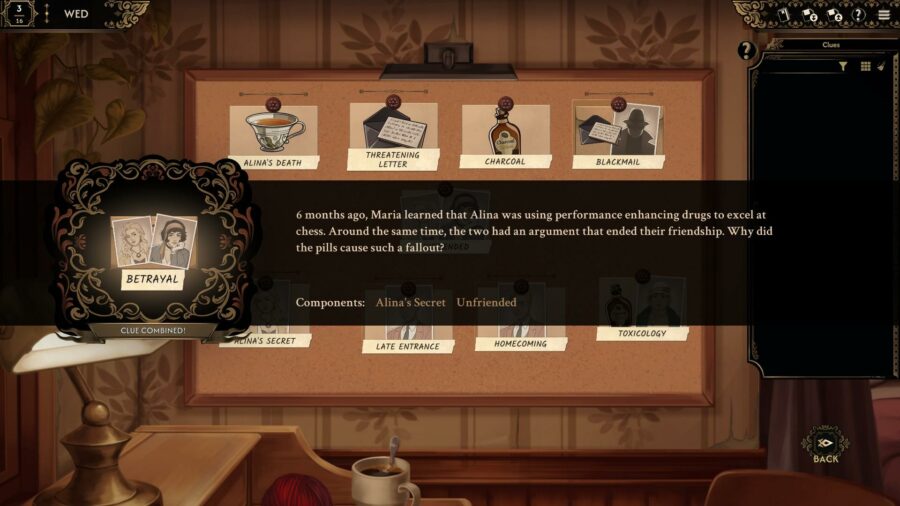Click the Betrayal combined clue card
The height and width of the screenshot is (506, 900).
(x=153, y=250)
